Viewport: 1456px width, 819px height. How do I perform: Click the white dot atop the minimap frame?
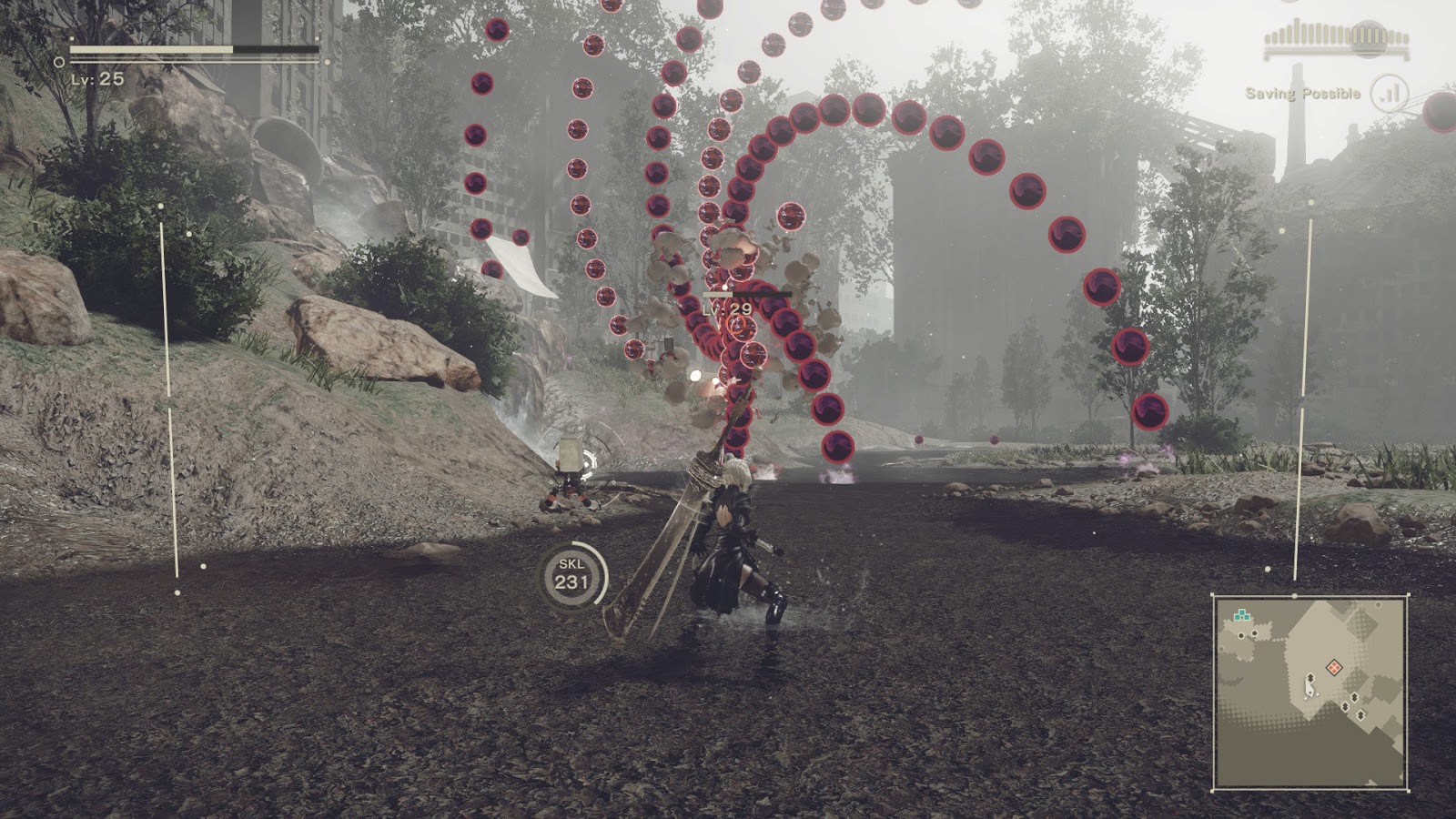pyautogui.click(x=1294, y=595)
